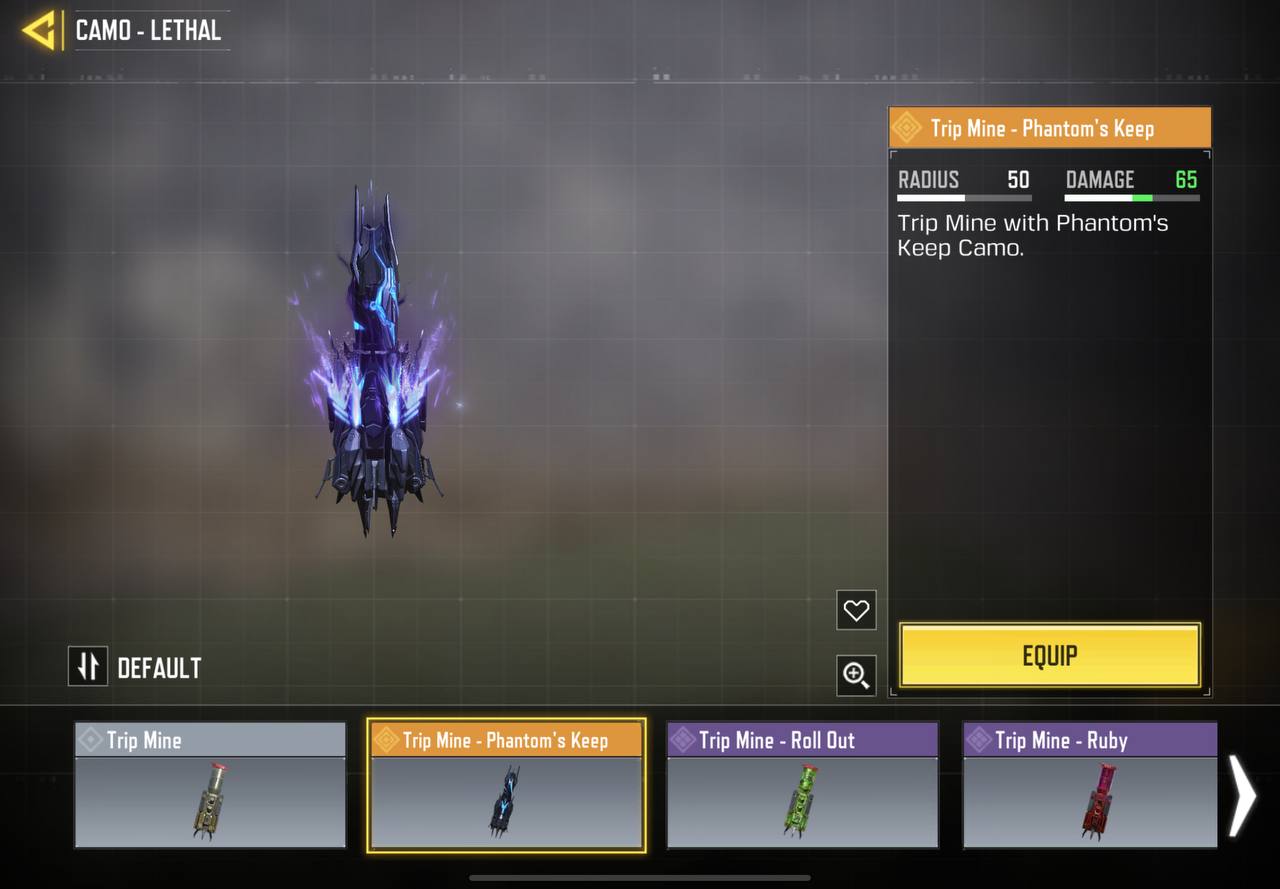
Task: Select the Trip Mine - Ruby camo
Action: click(x=1090, y=785)
